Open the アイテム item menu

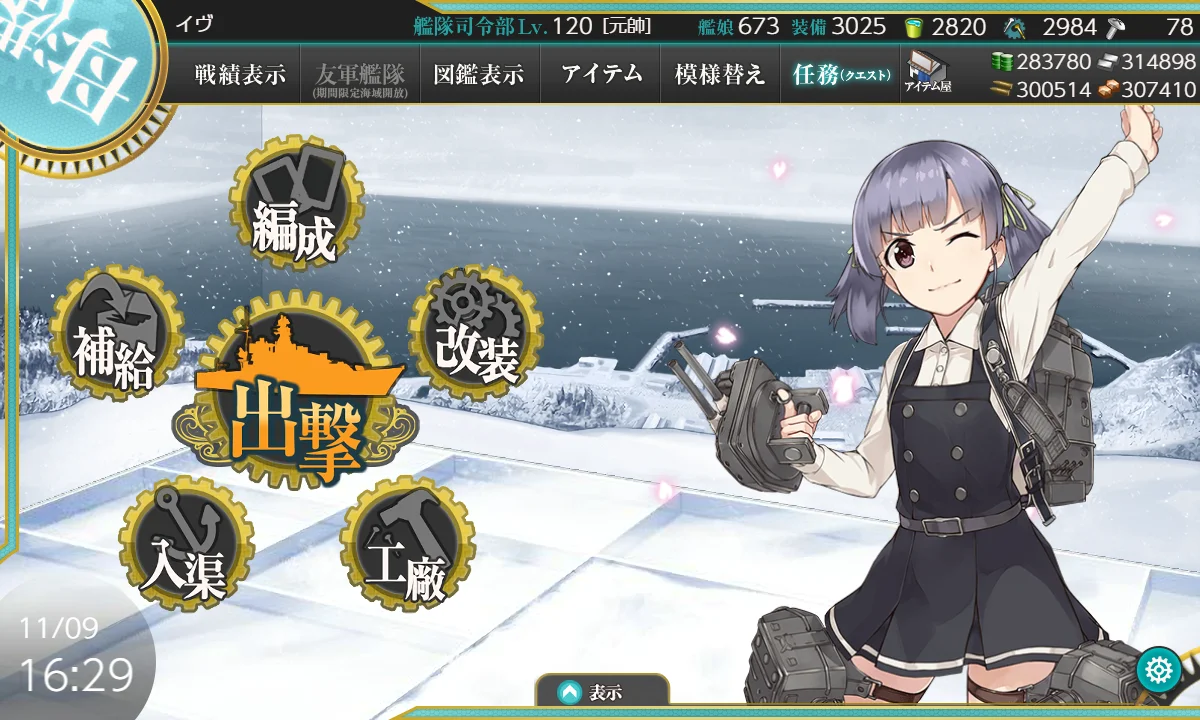pos(601,75)
